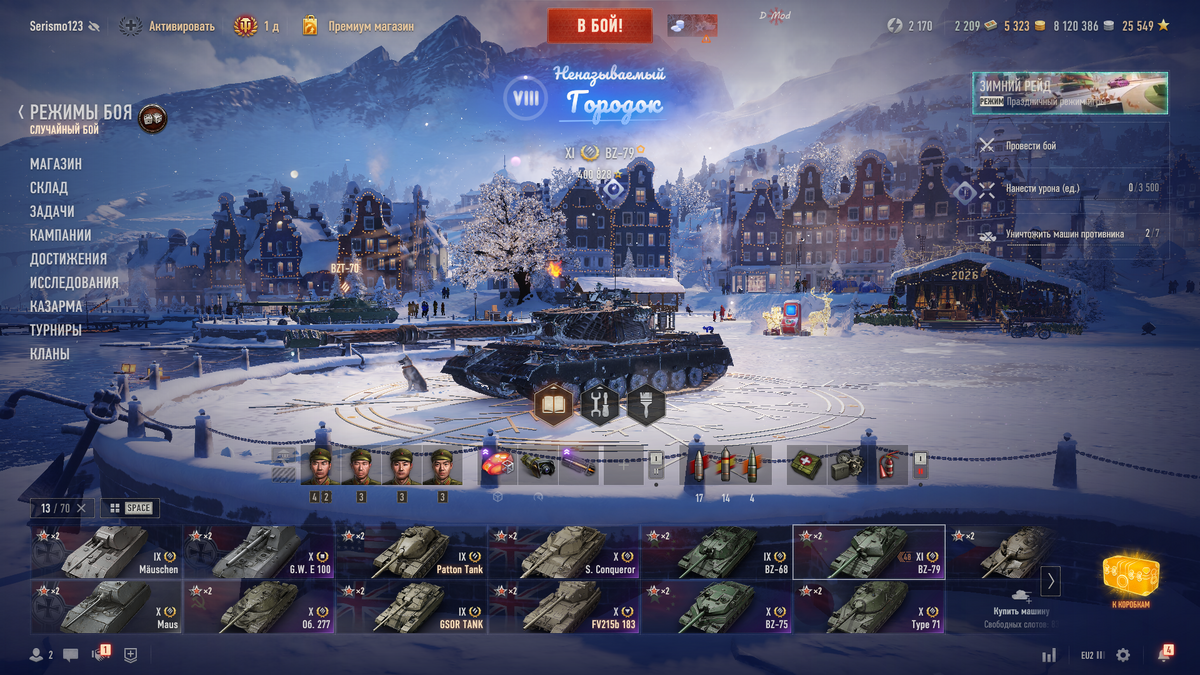The width and height of the screenshot is (1200, 675).
Task: Go to the loot boxes К КОРОБКАМ
Action: click(x=1131, y=580)
